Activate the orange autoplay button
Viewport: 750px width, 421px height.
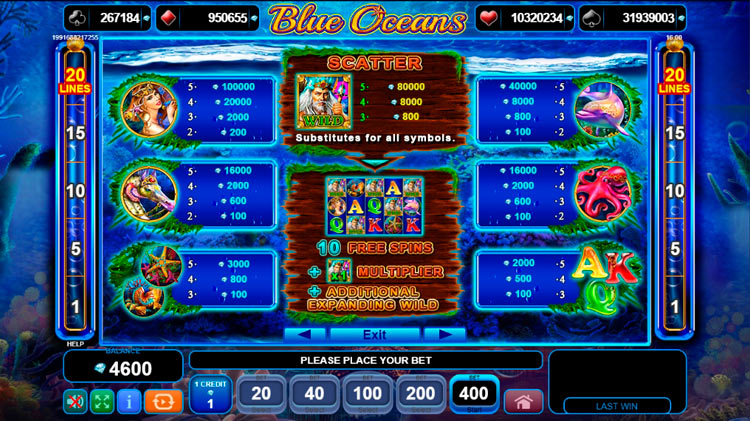[x=163, y=402]
